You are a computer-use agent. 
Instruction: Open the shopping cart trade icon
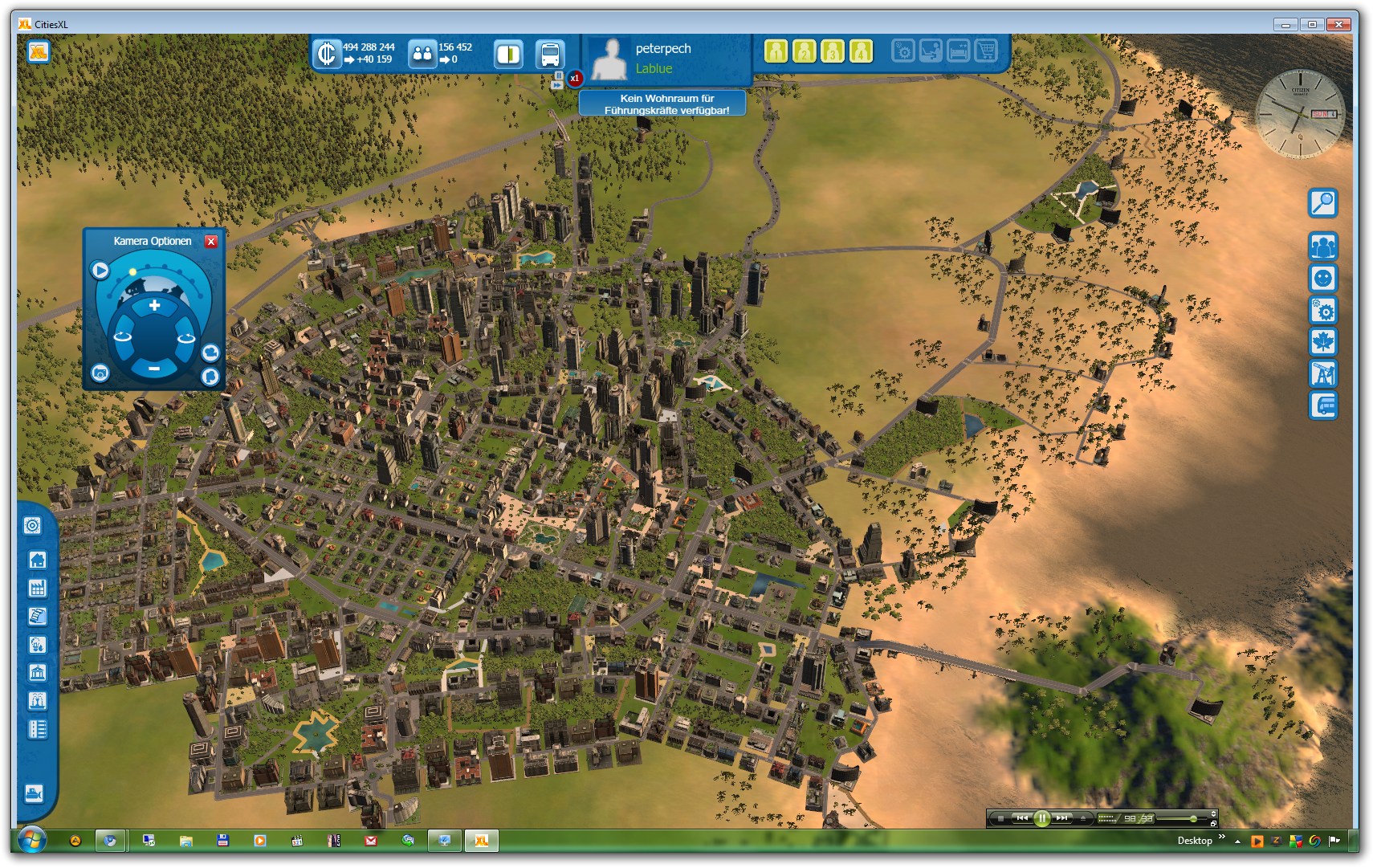point(986,51)
